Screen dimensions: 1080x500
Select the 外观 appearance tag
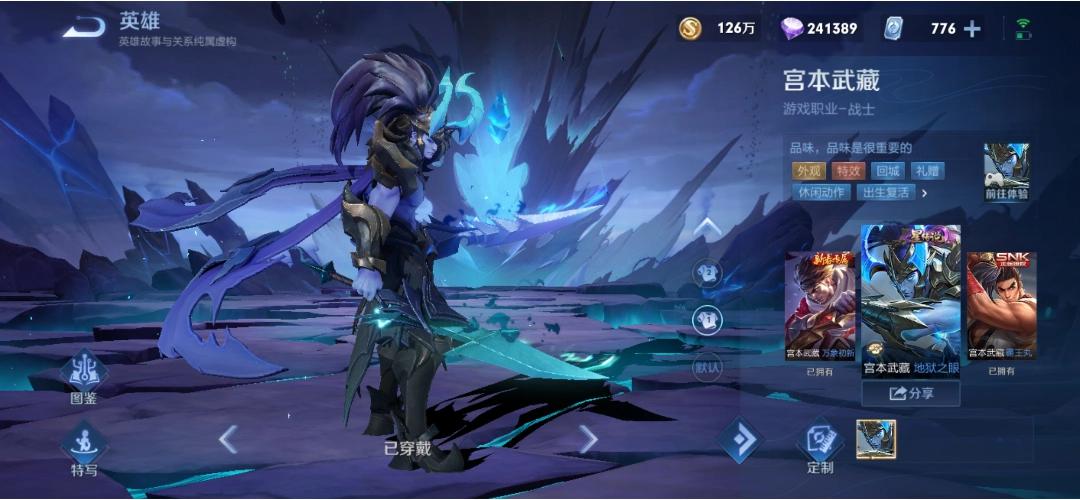click(x=807, y=171)
